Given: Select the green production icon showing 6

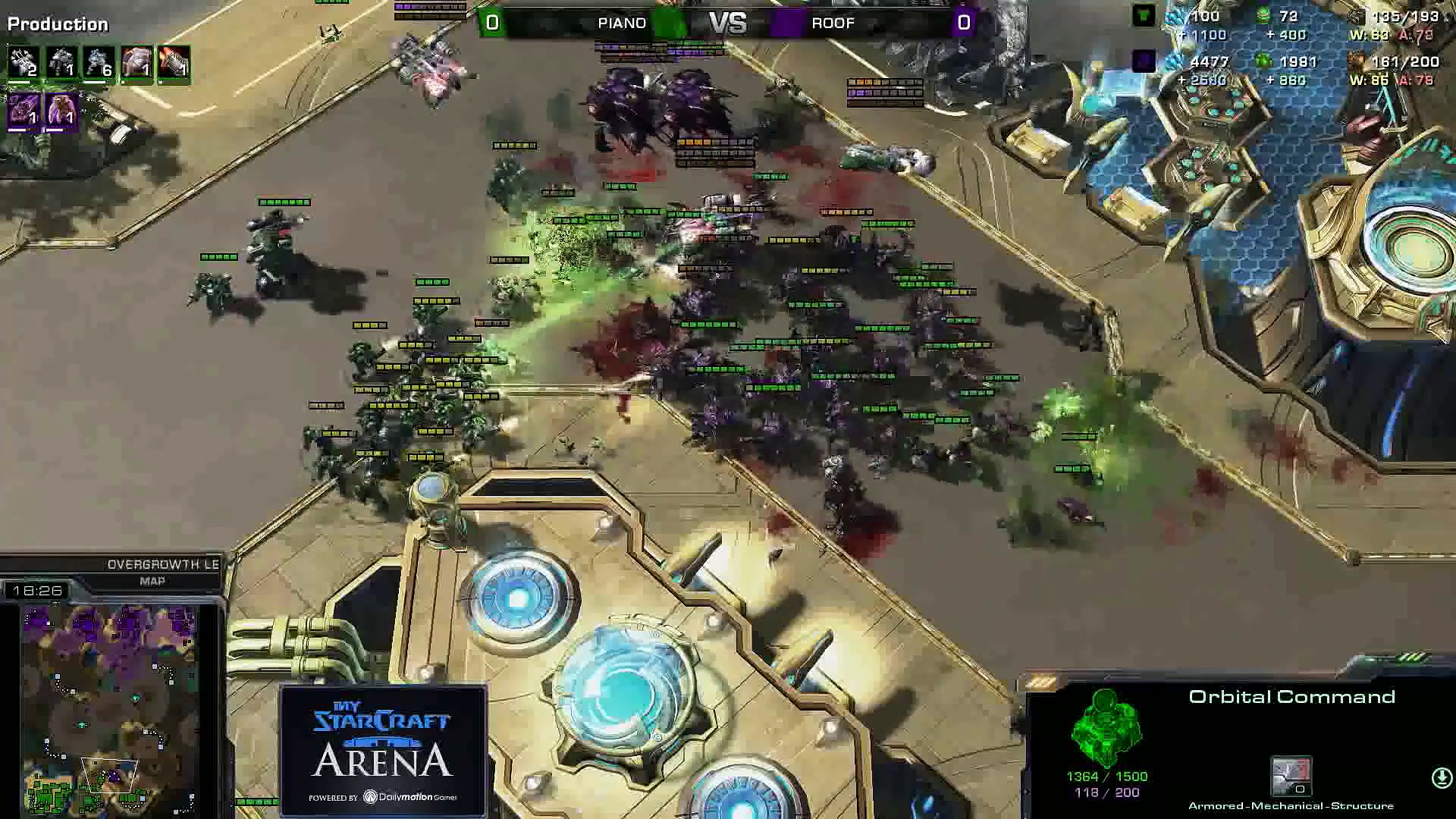Looking at the screenshot, I should click(99, 63).
